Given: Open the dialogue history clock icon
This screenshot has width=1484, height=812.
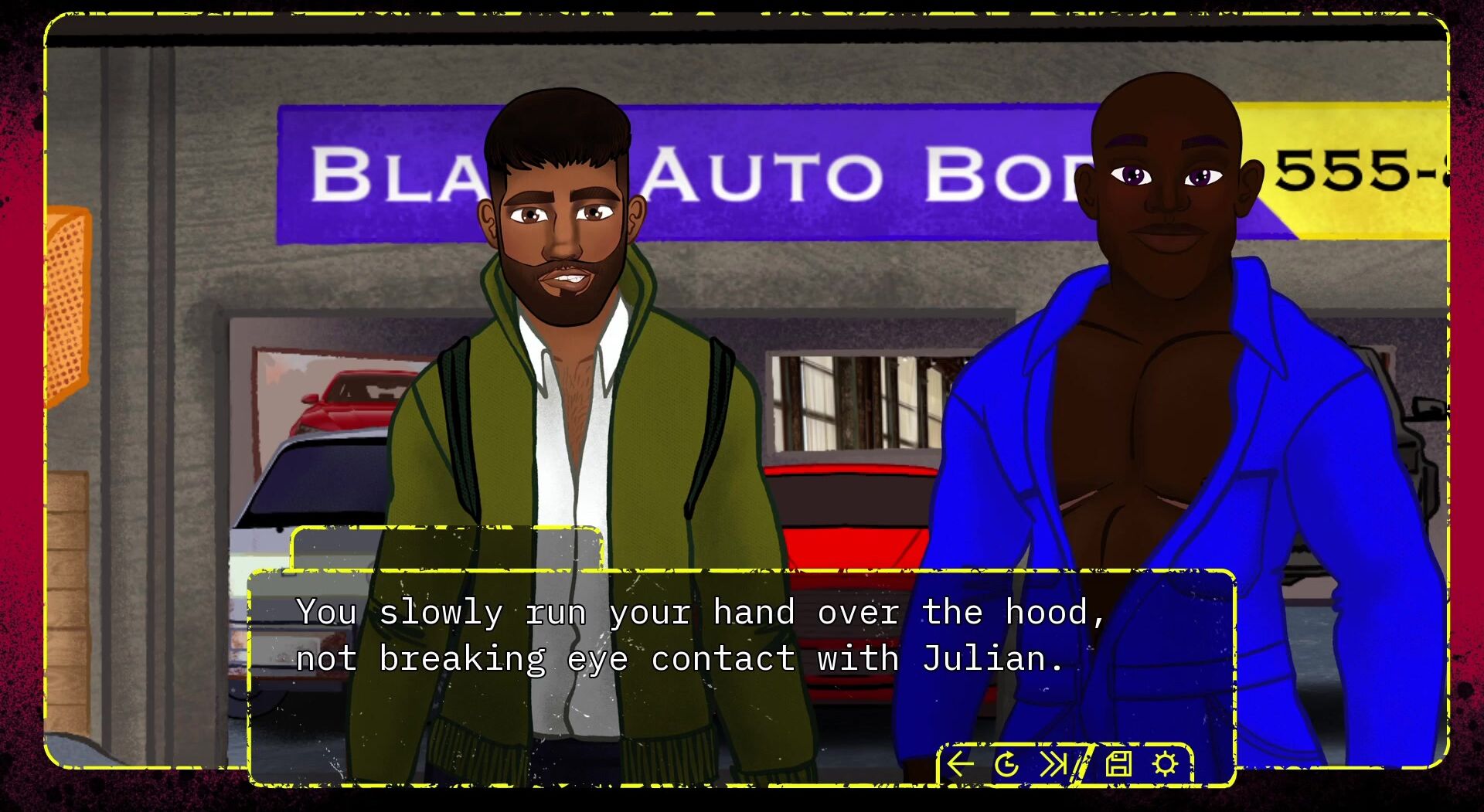Looking at the screenshot, I should click(x=1006, y=765).
